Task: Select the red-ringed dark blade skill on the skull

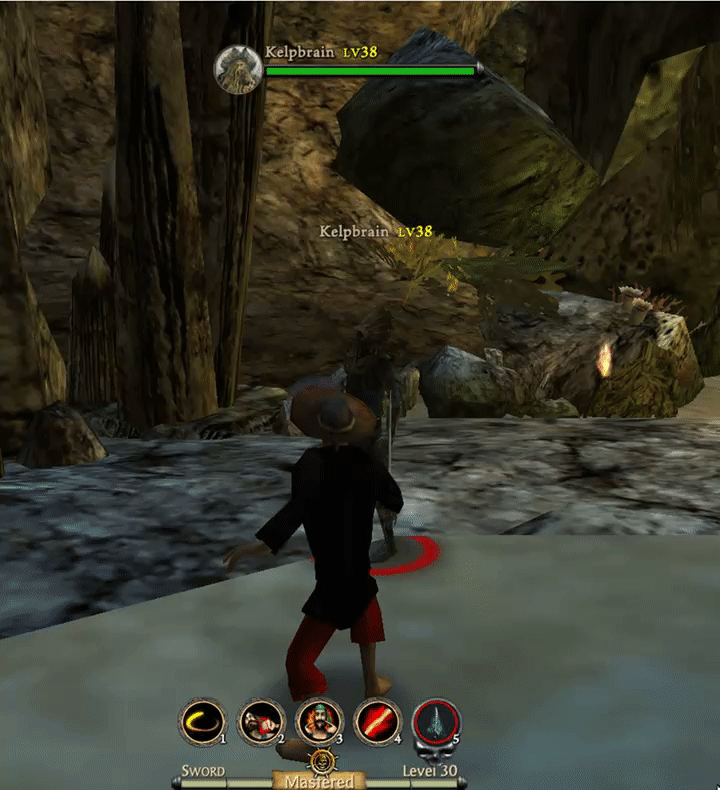Action: pos(437,721)
